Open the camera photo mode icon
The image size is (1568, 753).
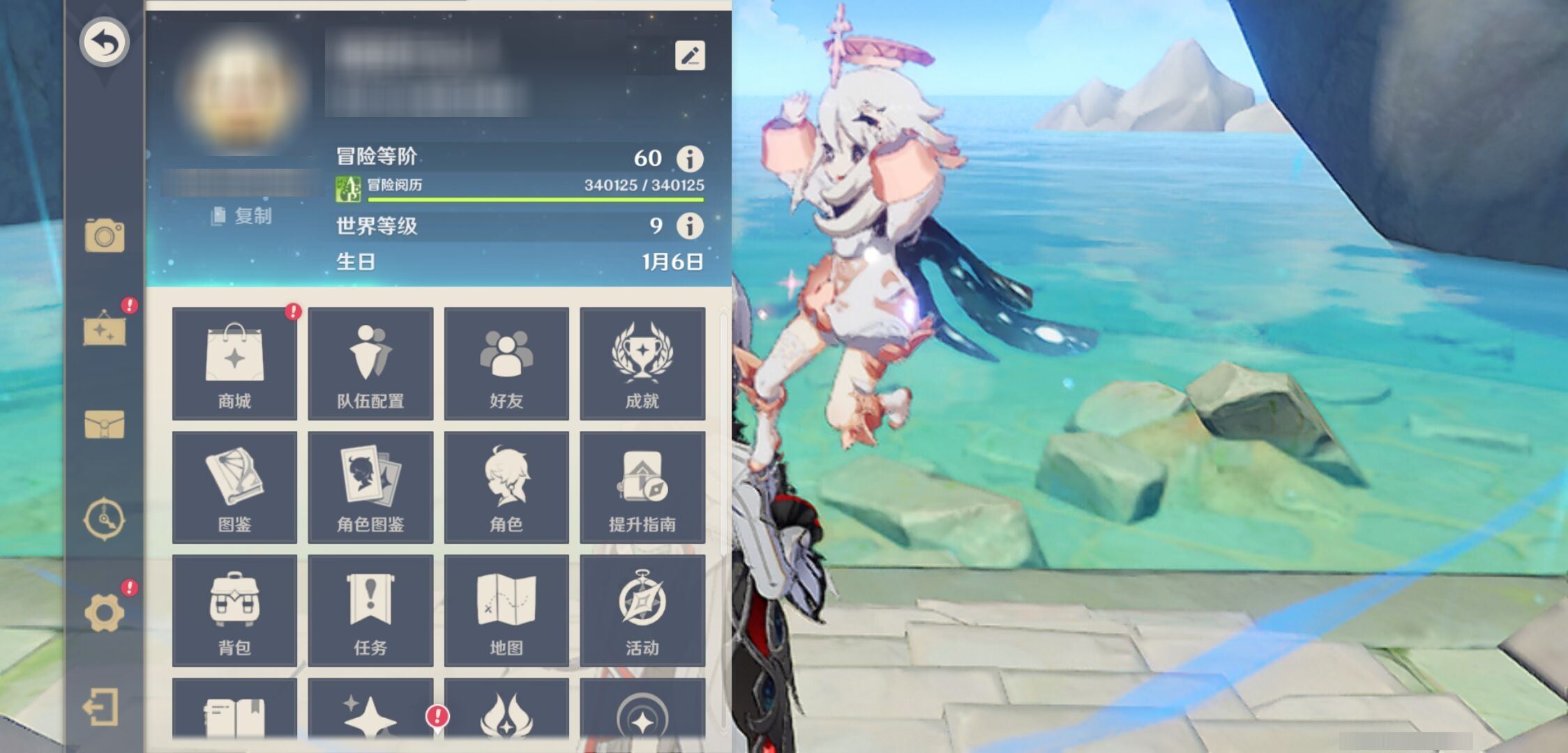[x=105, y=236]
